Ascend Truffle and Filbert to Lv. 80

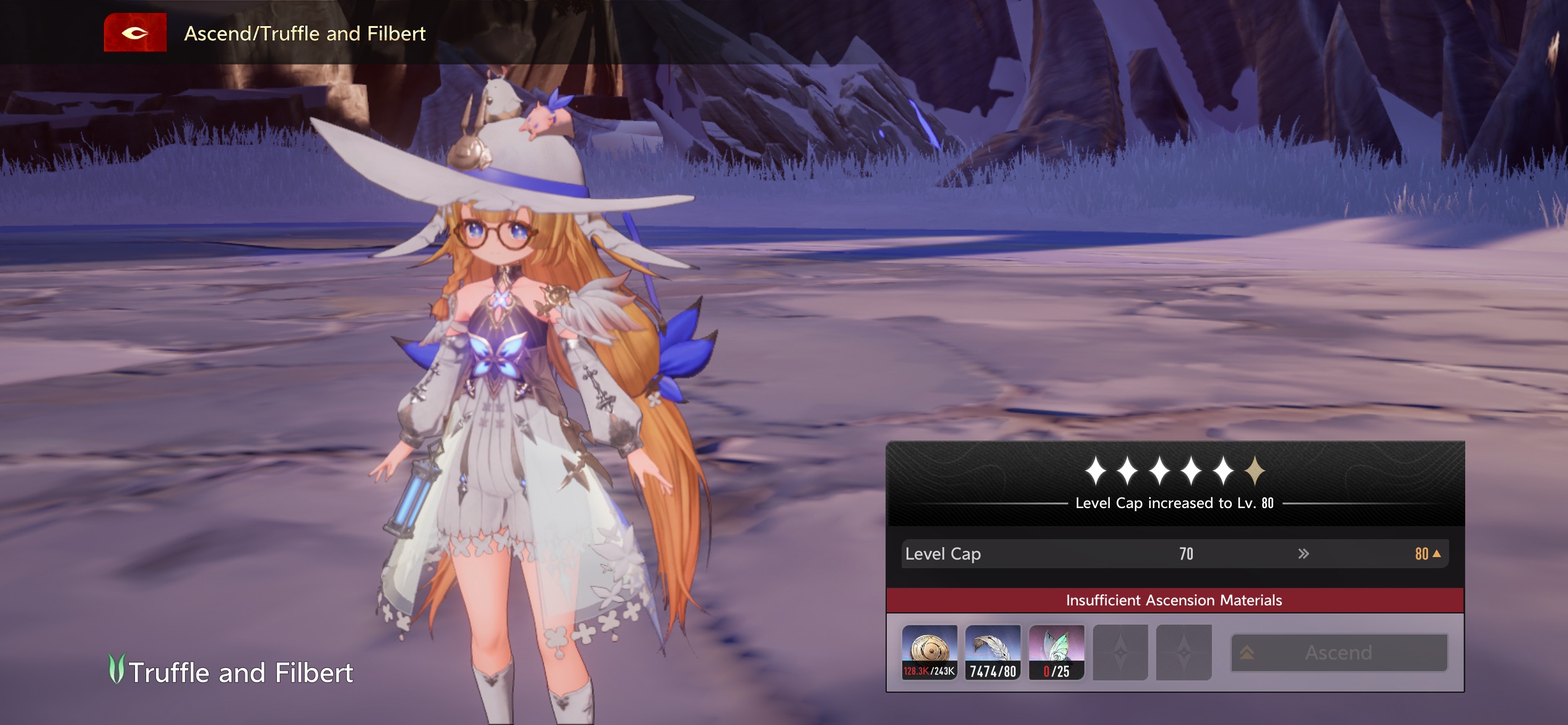click(1339, 652)
